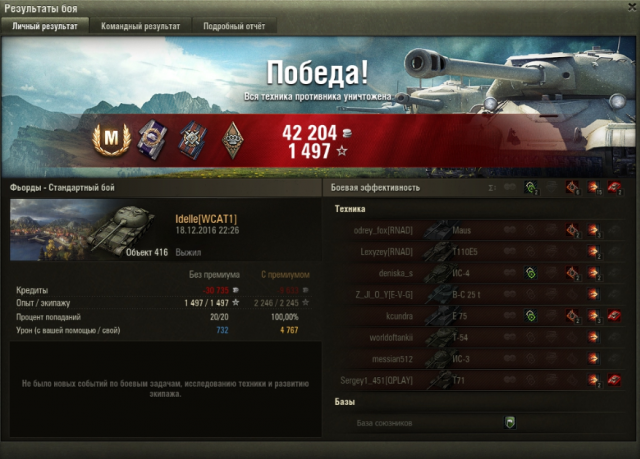The height and width of the screenshot is (459, 640).
Task: Select the Личный результат tab
Action: (x=45, y=26)
